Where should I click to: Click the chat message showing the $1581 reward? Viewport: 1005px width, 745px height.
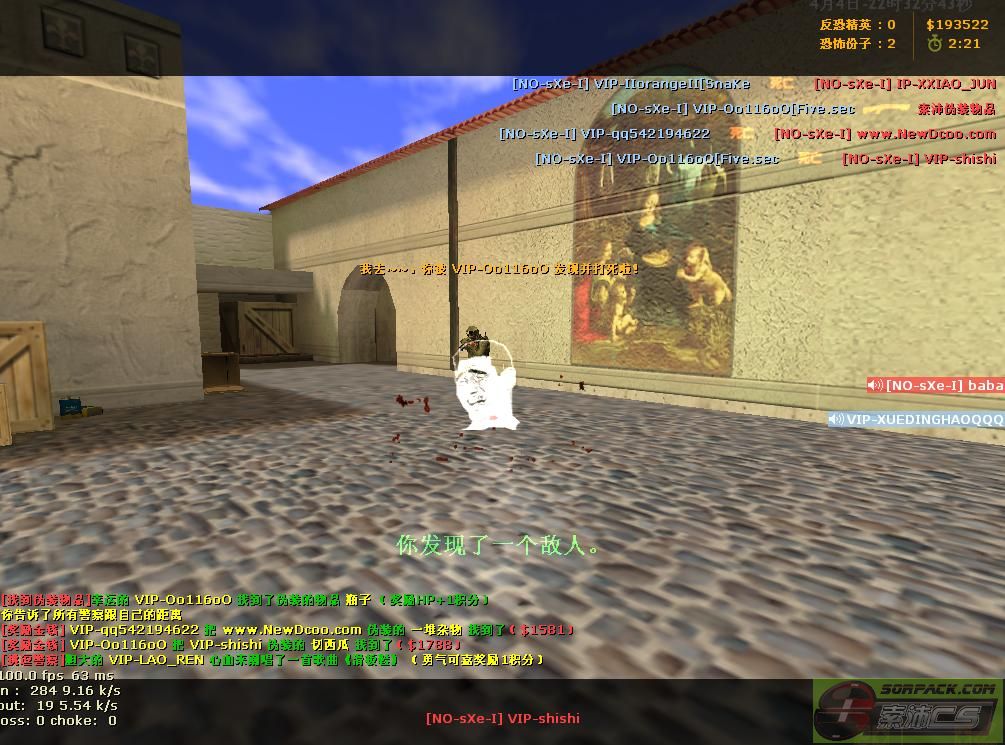point(289,630)
